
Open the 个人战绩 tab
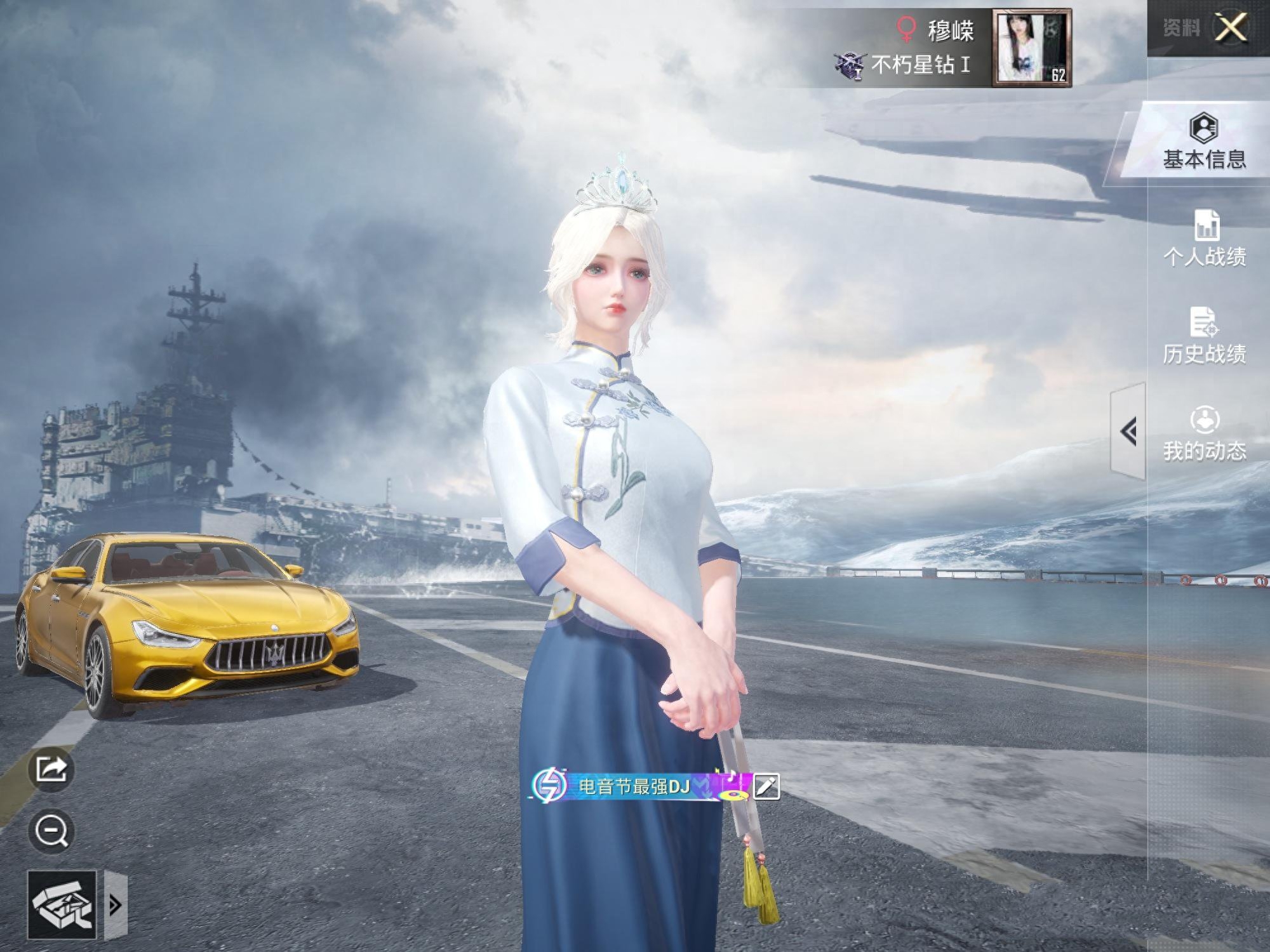1204,239
